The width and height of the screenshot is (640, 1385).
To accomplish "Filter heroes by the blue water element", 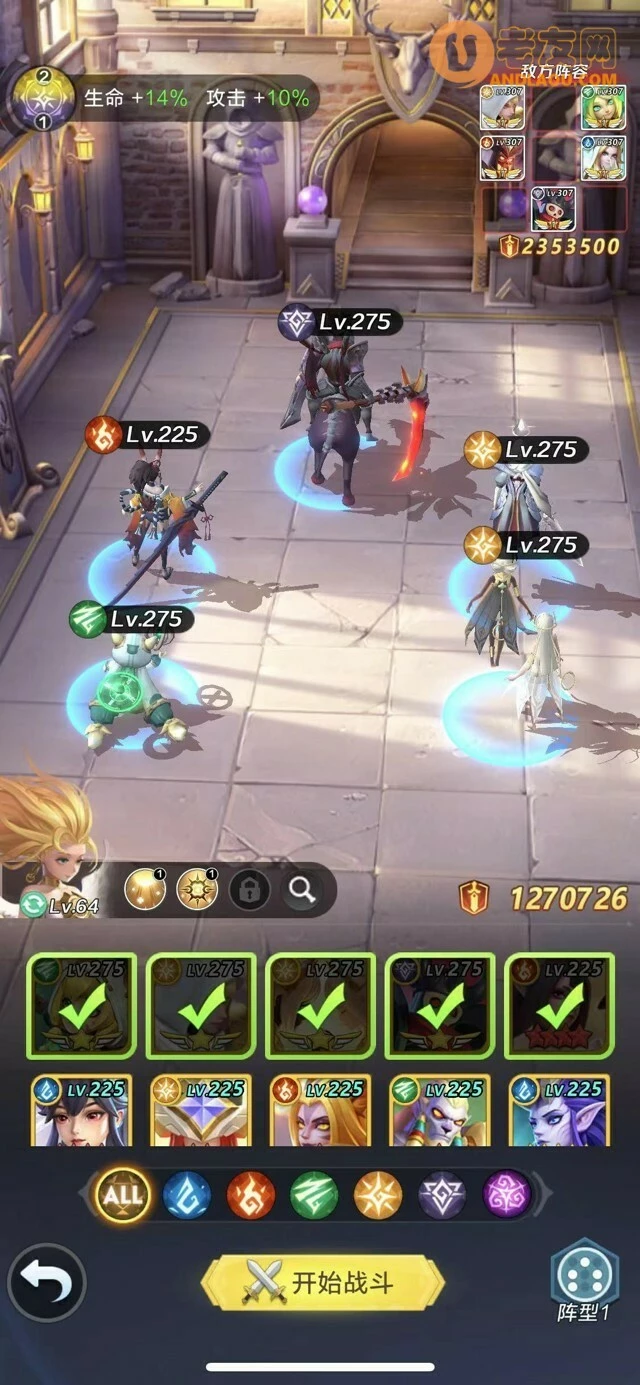I will tap(186, 1194).
